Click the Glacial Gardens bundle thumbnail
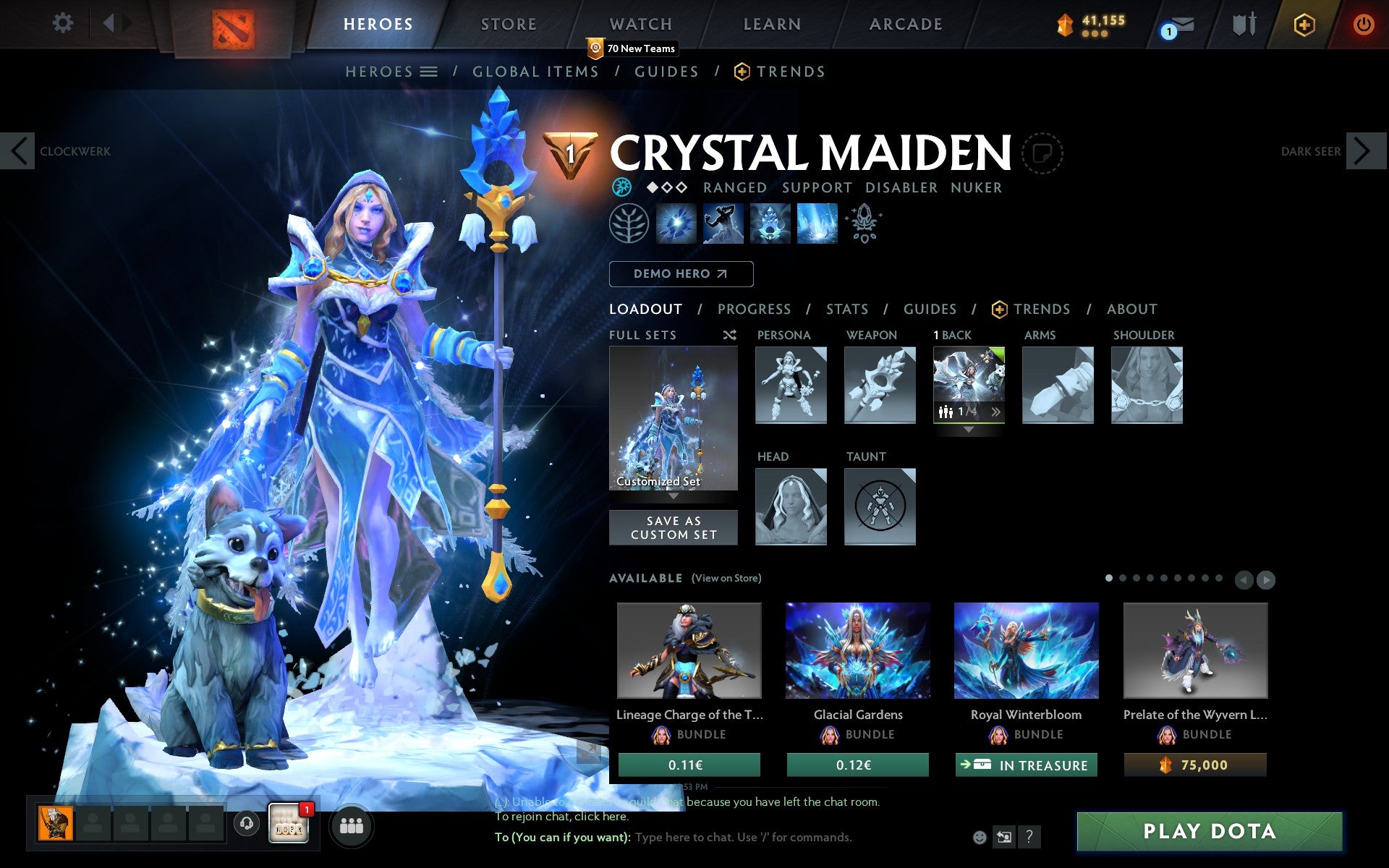Image resolution: width=1389 pixels, height=868 pixels. [857, 650]
